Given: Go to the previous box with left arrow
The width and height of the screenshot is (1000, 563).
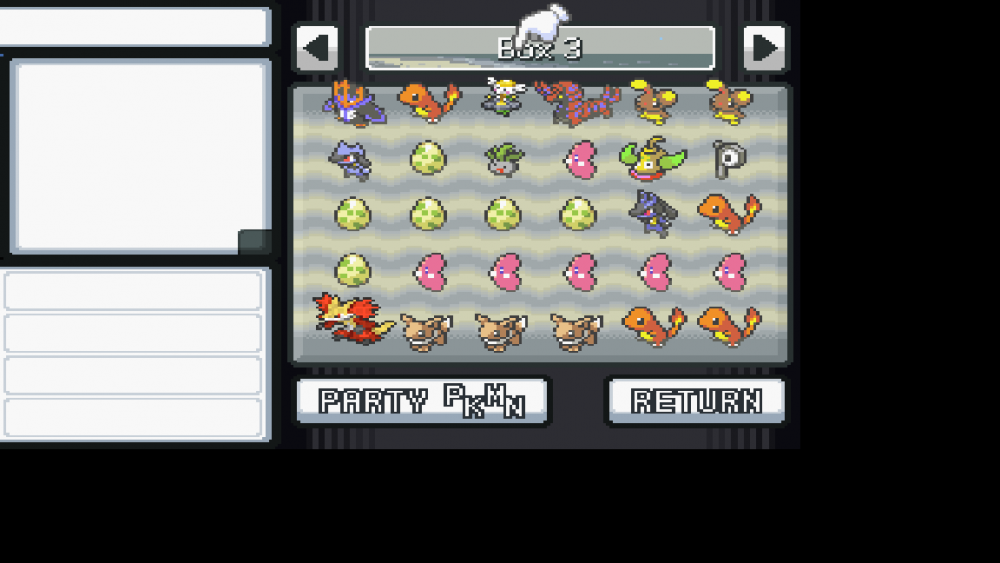Looking at the screenshot, I should tap(316, 47).
